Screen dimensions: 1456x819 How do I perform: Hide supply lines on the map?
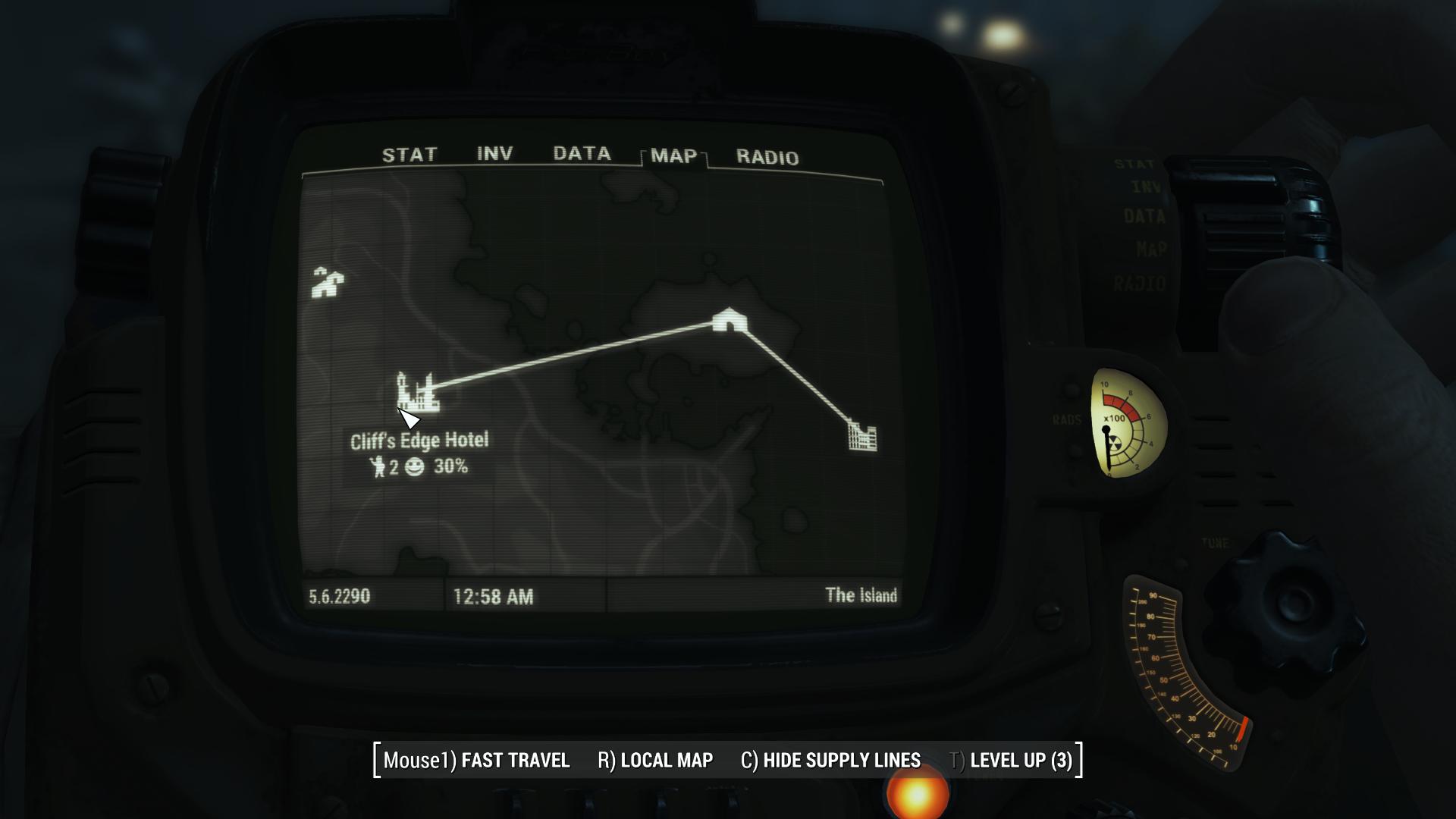pos(830,760)
